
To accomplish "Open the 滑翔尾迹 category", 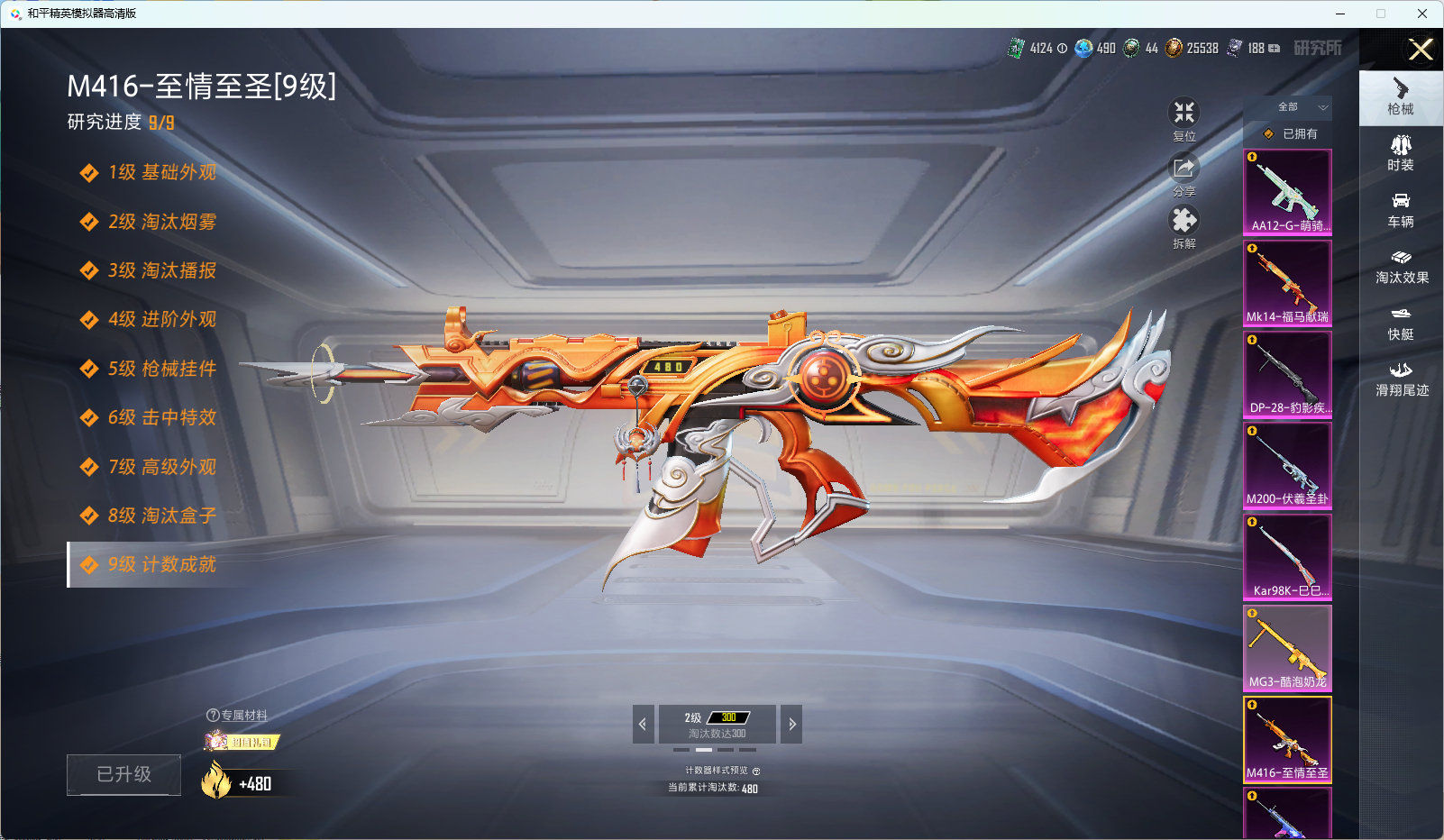I will 1402,379.
